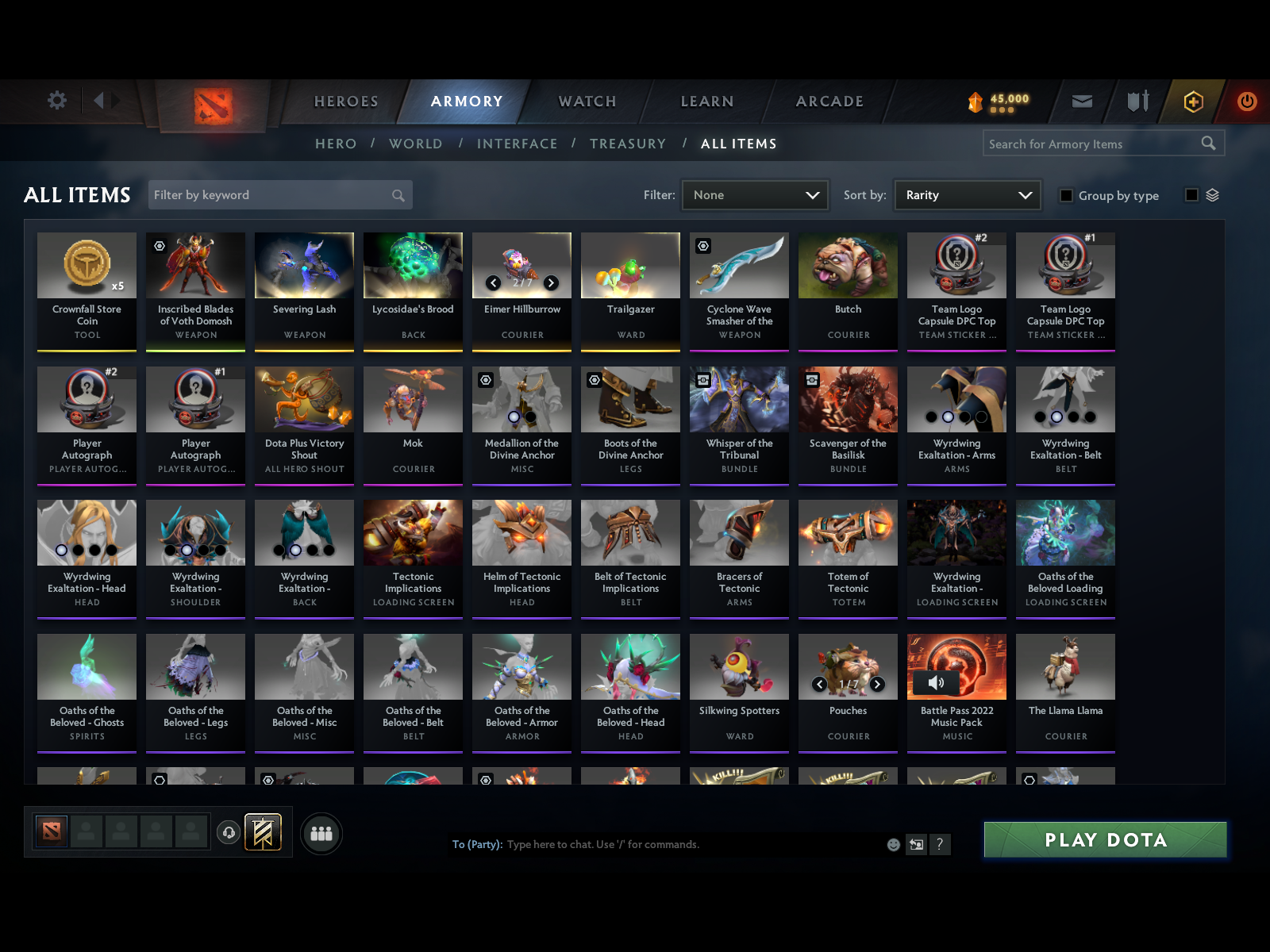1270x952 pixels.
Task: Click the next arrow on Eimer Hillburrow item
Action: 549,282
